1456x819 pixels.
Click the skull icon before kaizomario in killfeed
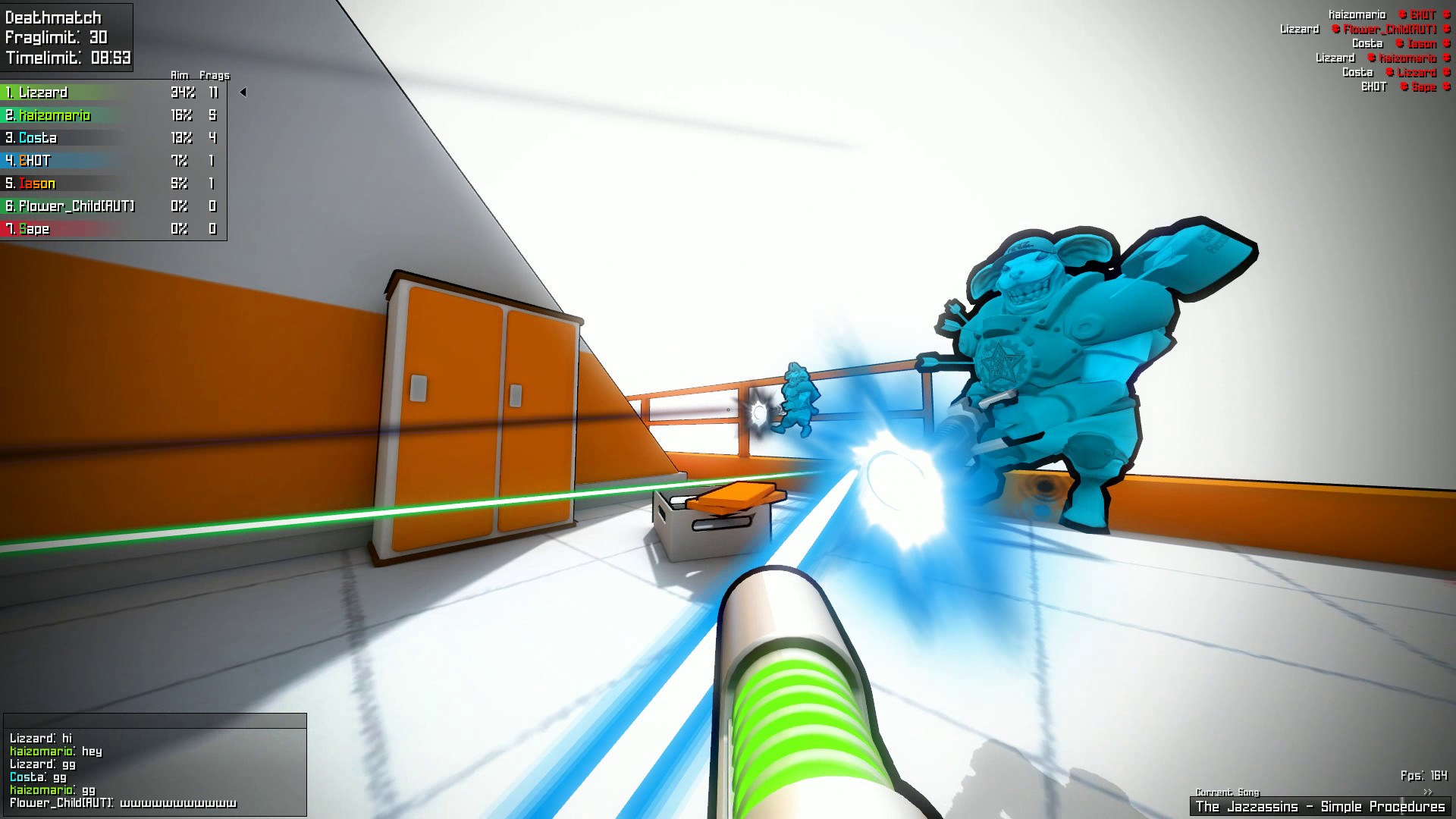tap(1371, 58)
